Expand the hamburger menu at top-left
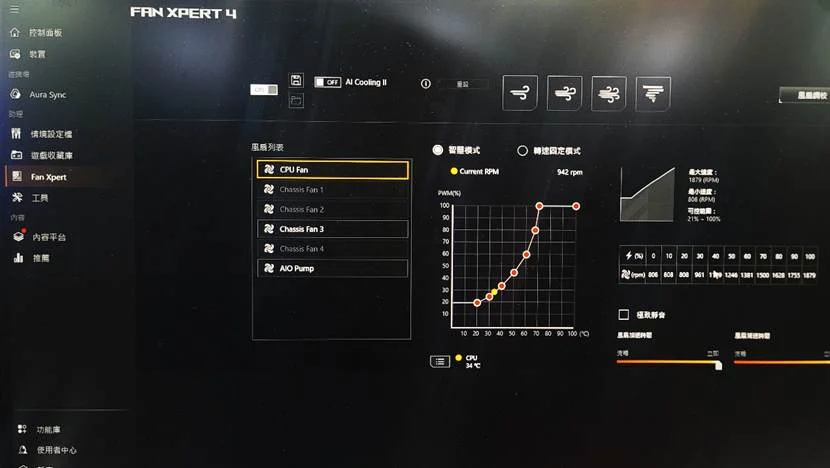The width and height of the screenshot is (830, 468). (x=14, y=10)
